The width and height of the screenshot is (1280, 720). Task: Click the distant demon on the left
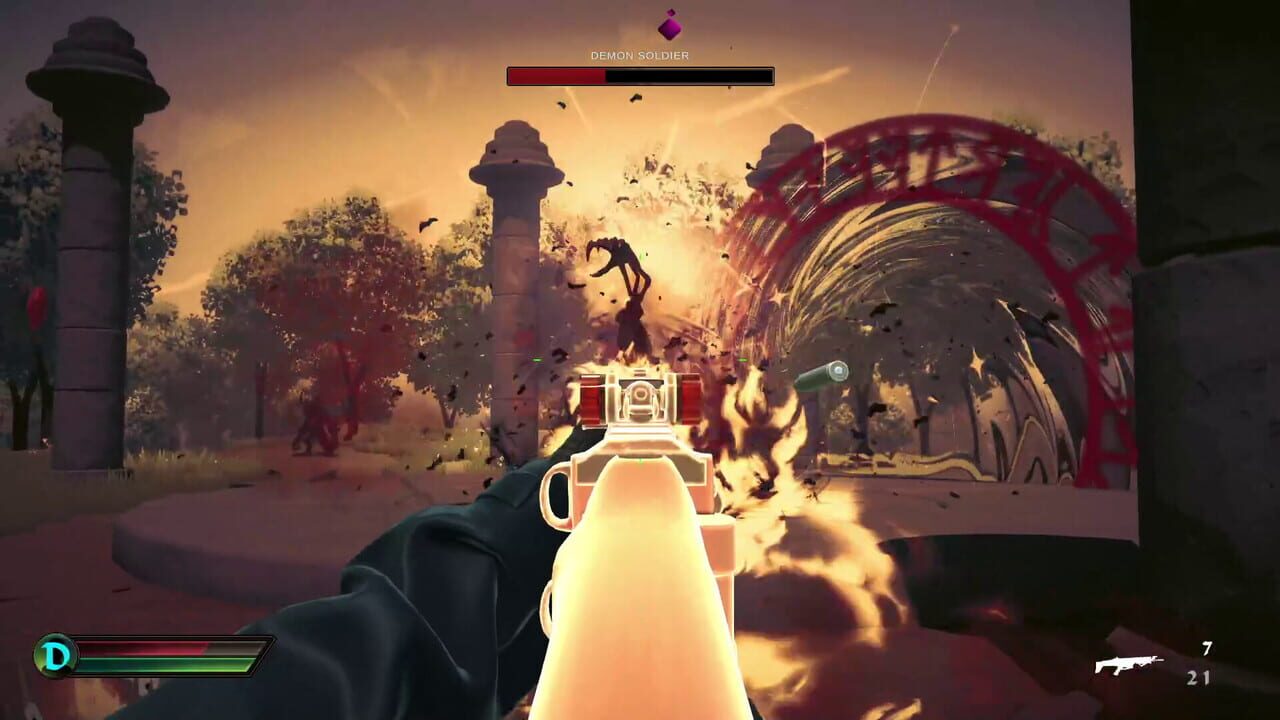tap(318, 430)
